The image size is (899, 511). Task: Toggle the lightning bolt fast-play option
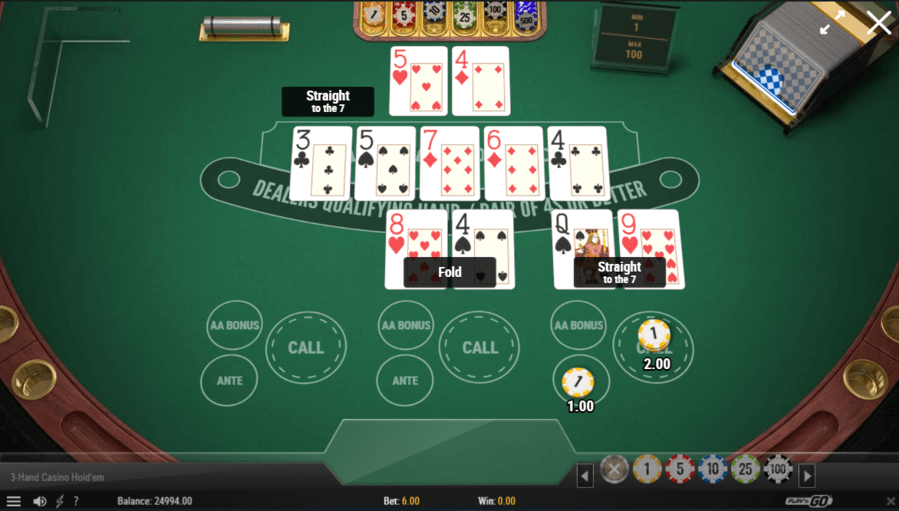[58, 501]
